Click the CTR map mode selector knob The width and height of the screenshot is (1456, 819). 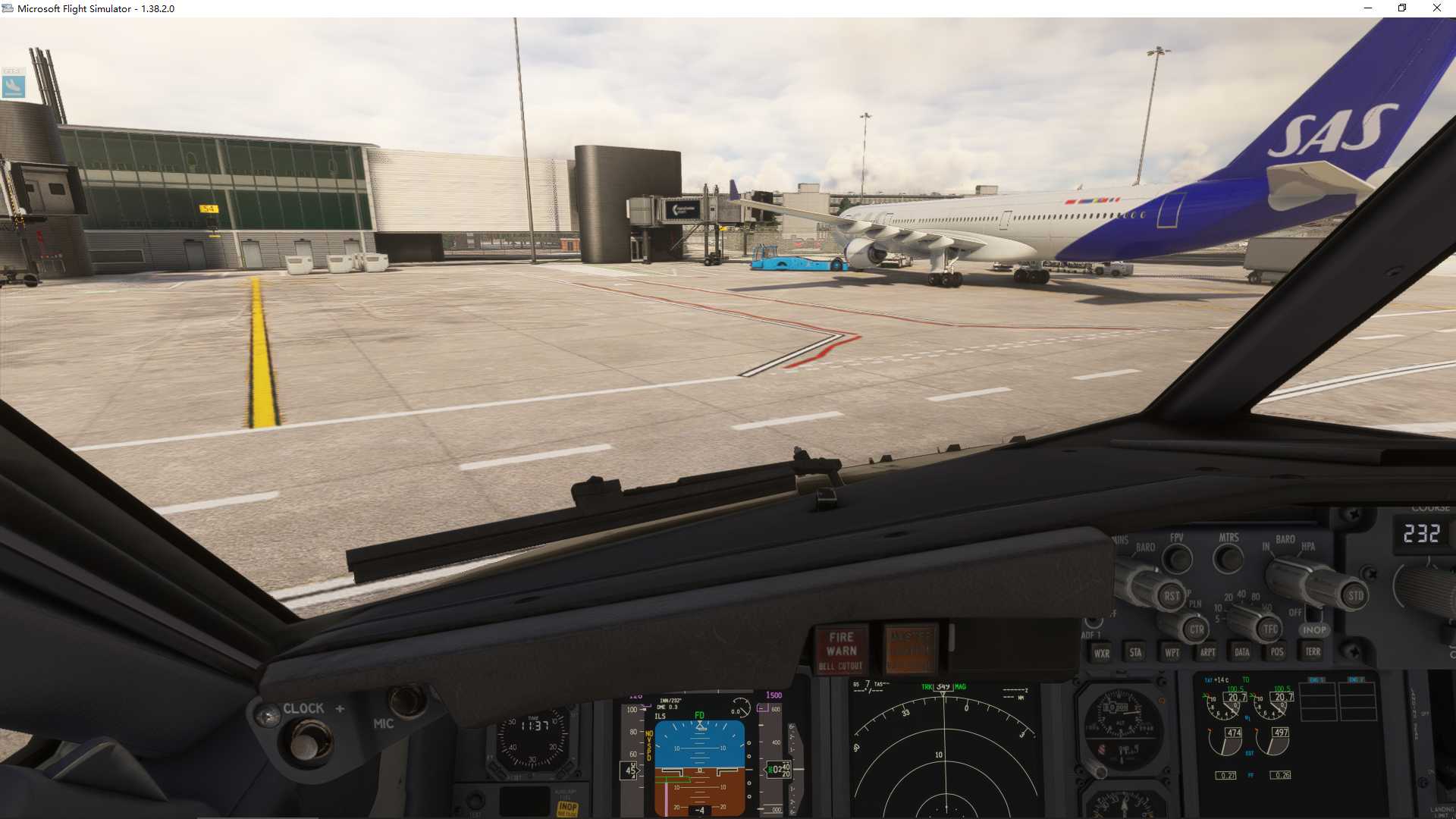pos(1195,629)
